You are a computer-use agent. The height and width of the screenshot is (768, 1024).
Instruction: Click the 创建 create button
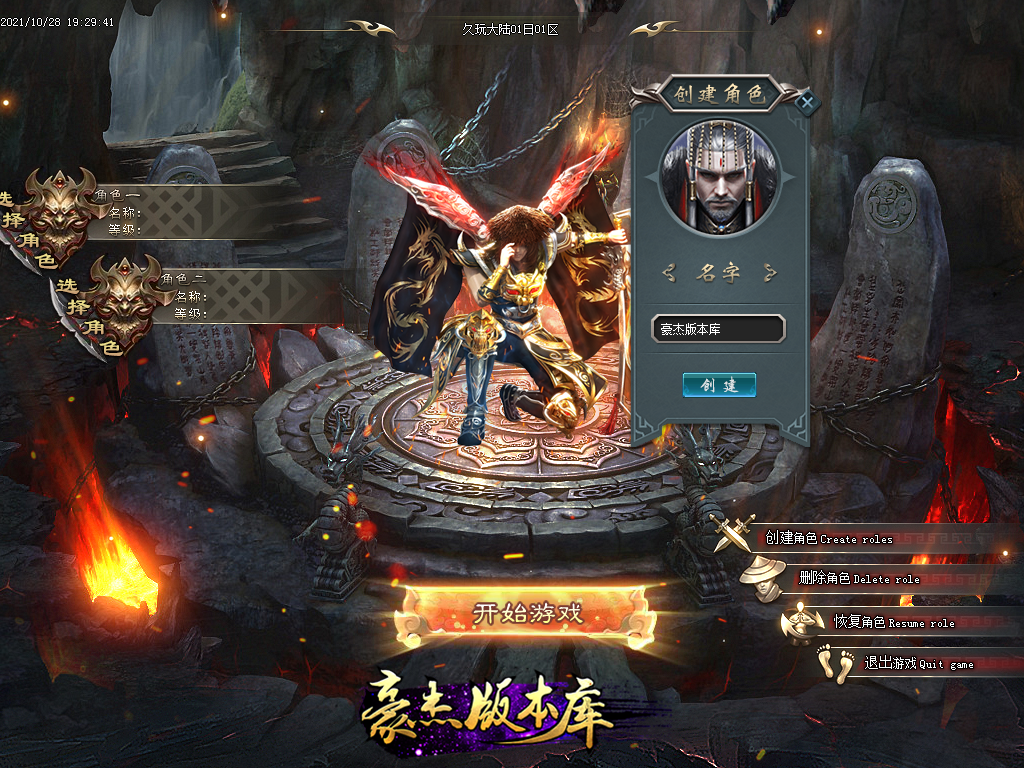click(x=719, y=385)
